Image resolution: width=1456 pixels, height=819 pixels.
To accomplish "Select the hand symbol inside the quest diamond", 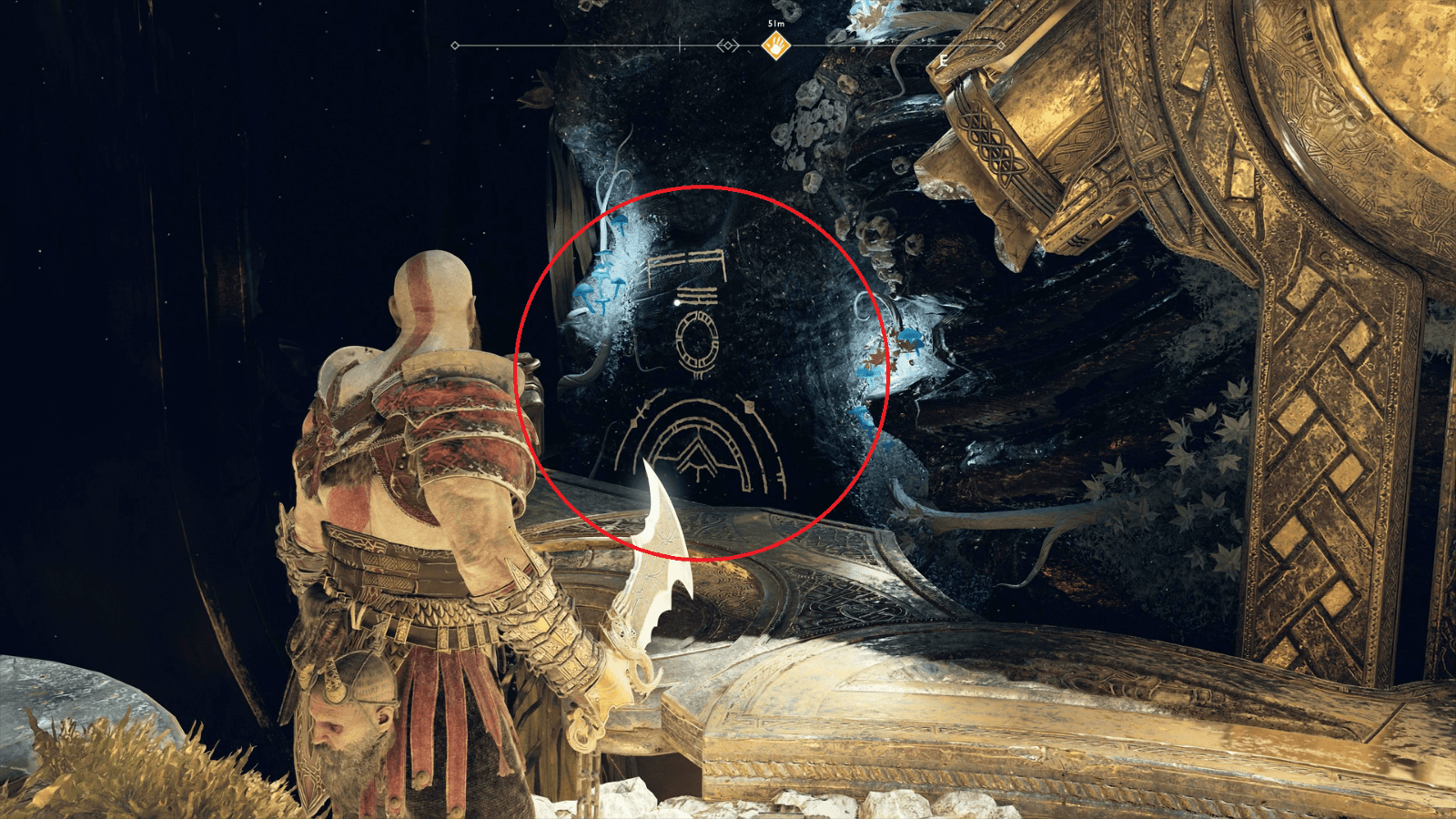I will pyautogui.click(x=776, y=45).
